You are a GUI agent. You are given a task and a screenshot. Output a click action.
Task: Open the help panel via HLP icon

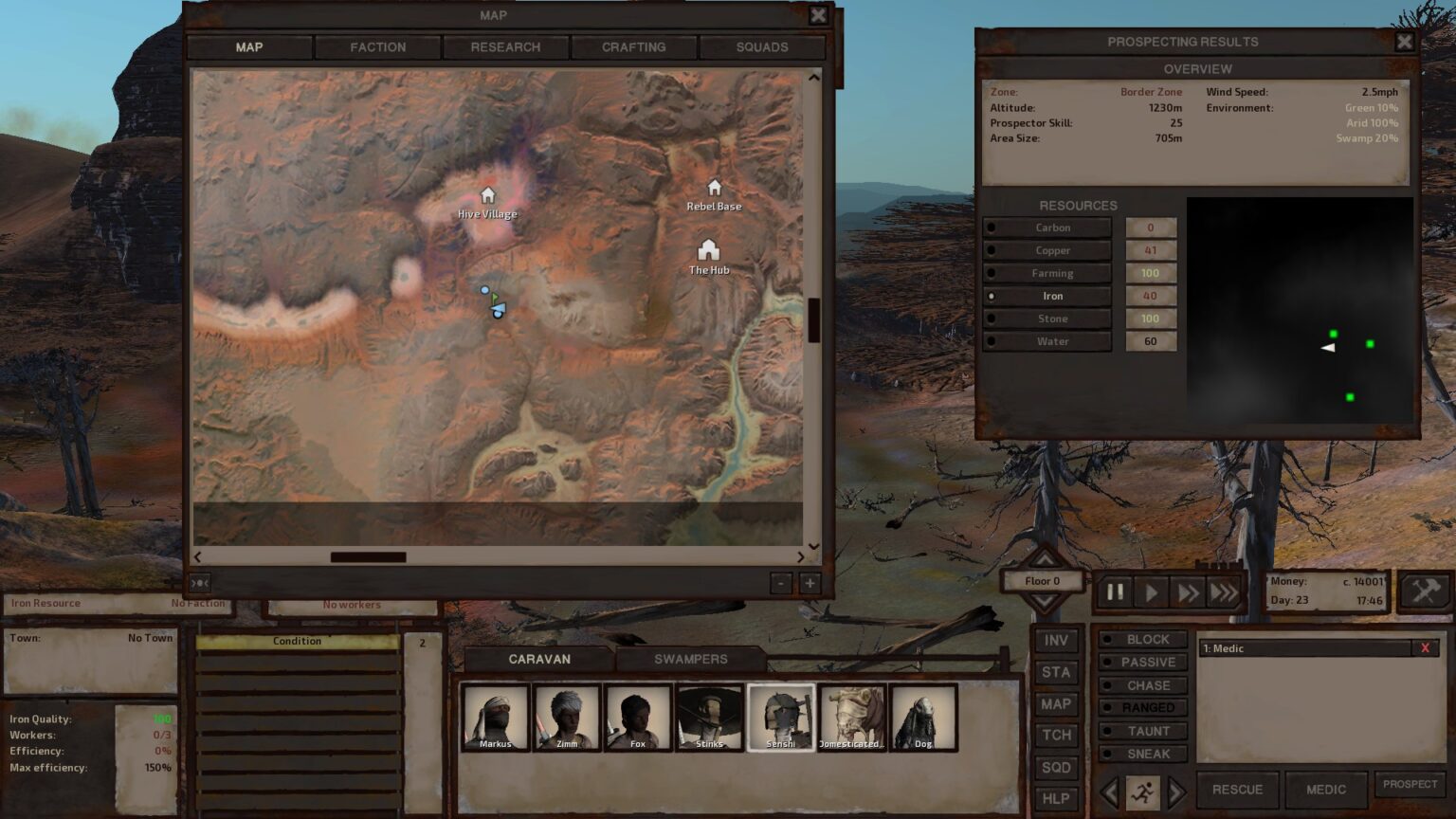click(x=1056, y=798)
